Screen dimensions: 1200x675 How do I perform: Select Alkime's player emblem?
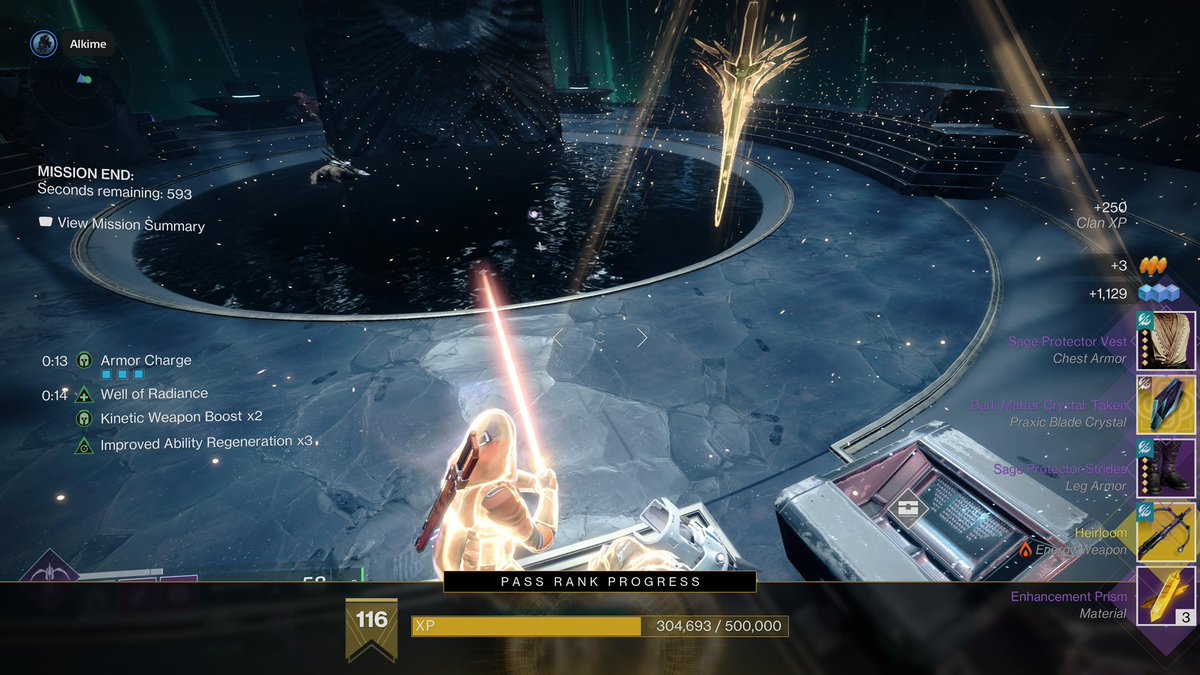[x=42, y=43]
